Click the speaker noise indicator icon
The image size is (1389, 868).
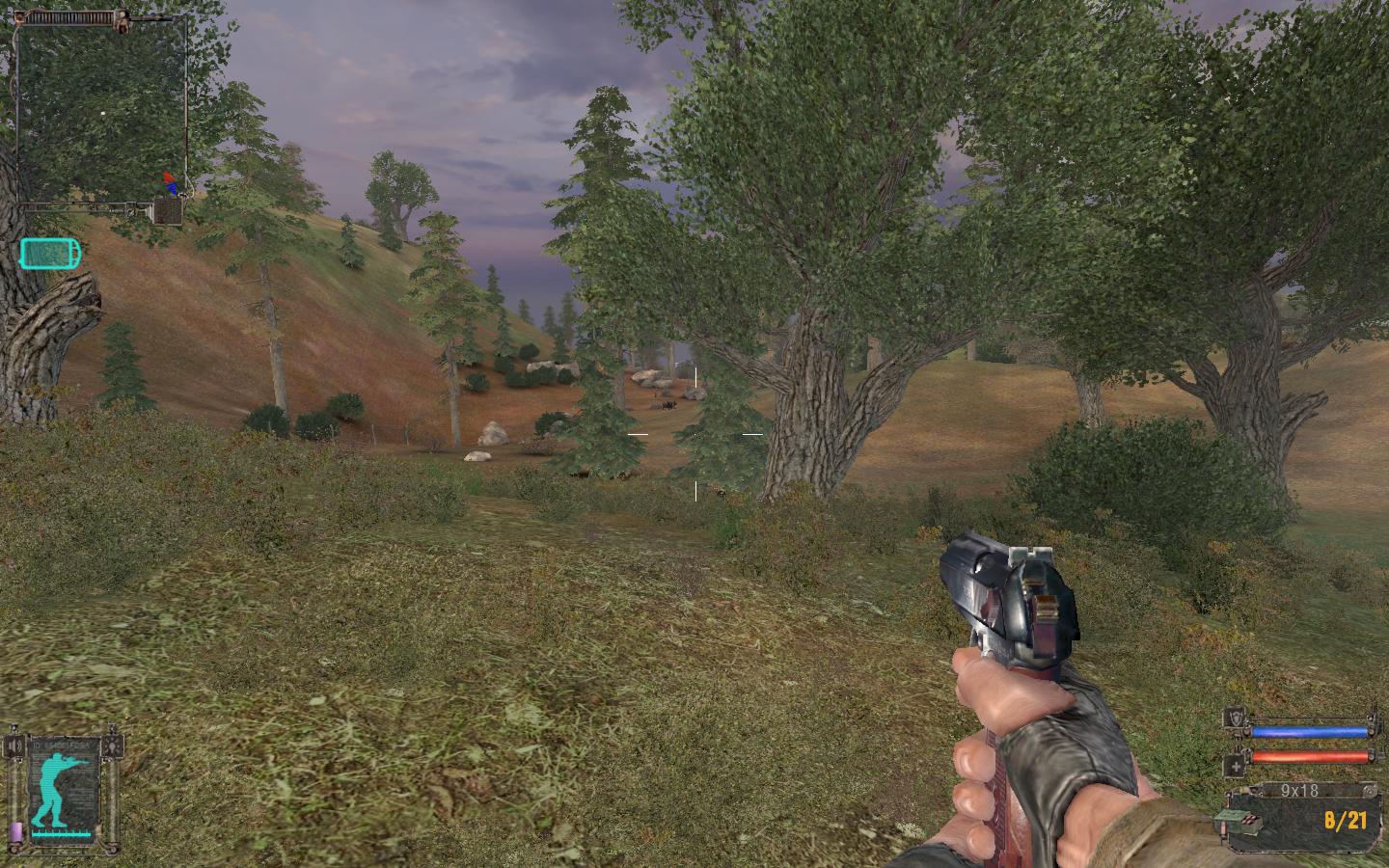coord(14,746)
